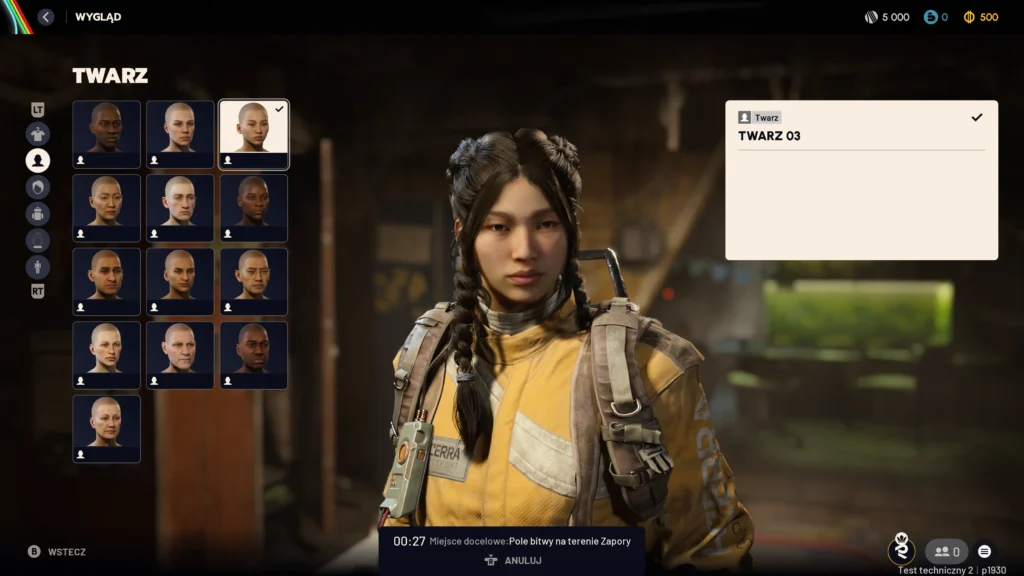1024x576 pixels.
Task: Click the blue currency icon showing 0
Action: (936, 17)
